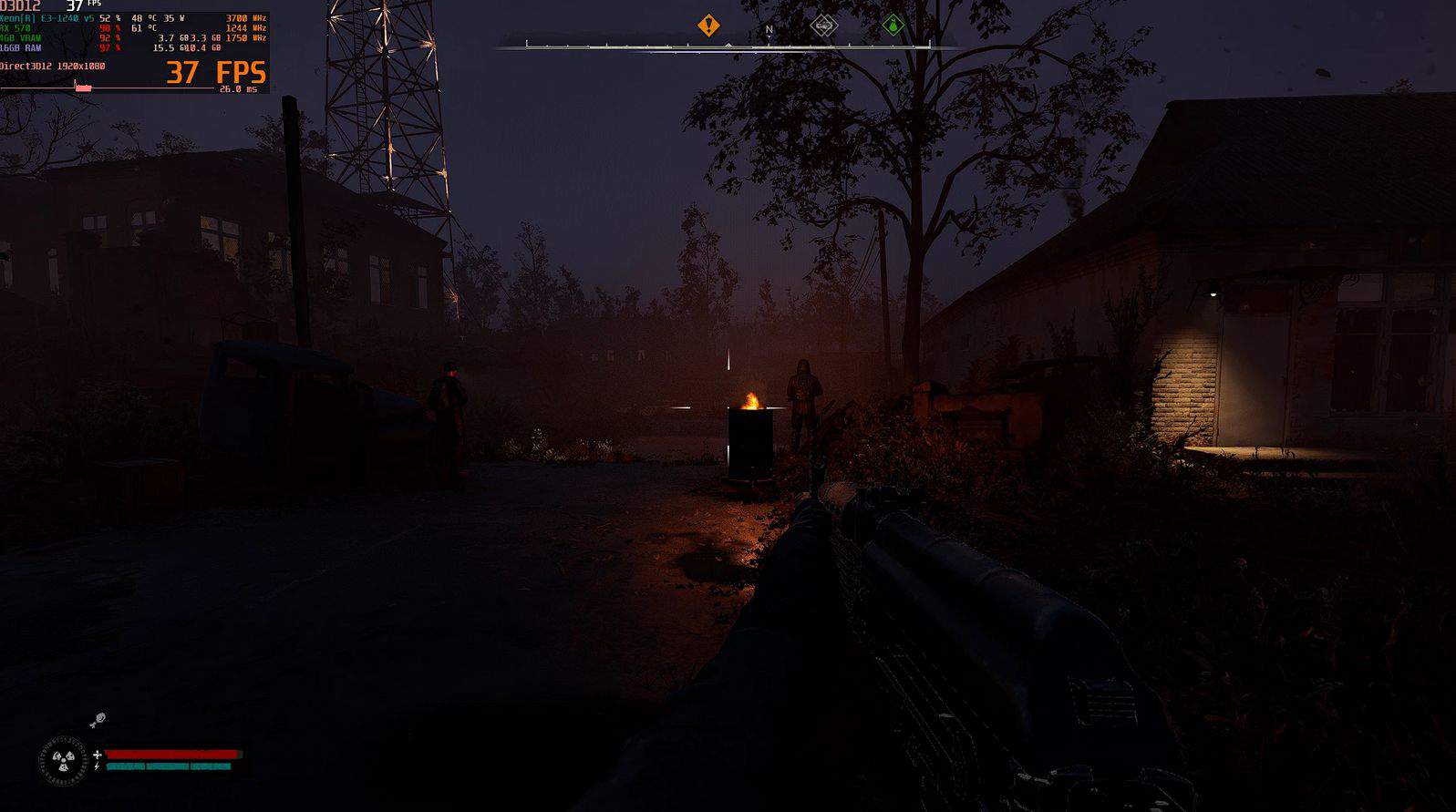The image size is (1456, 812).
Task: Click the radiation trefoil gauge
Action: (x=63, y=758)
